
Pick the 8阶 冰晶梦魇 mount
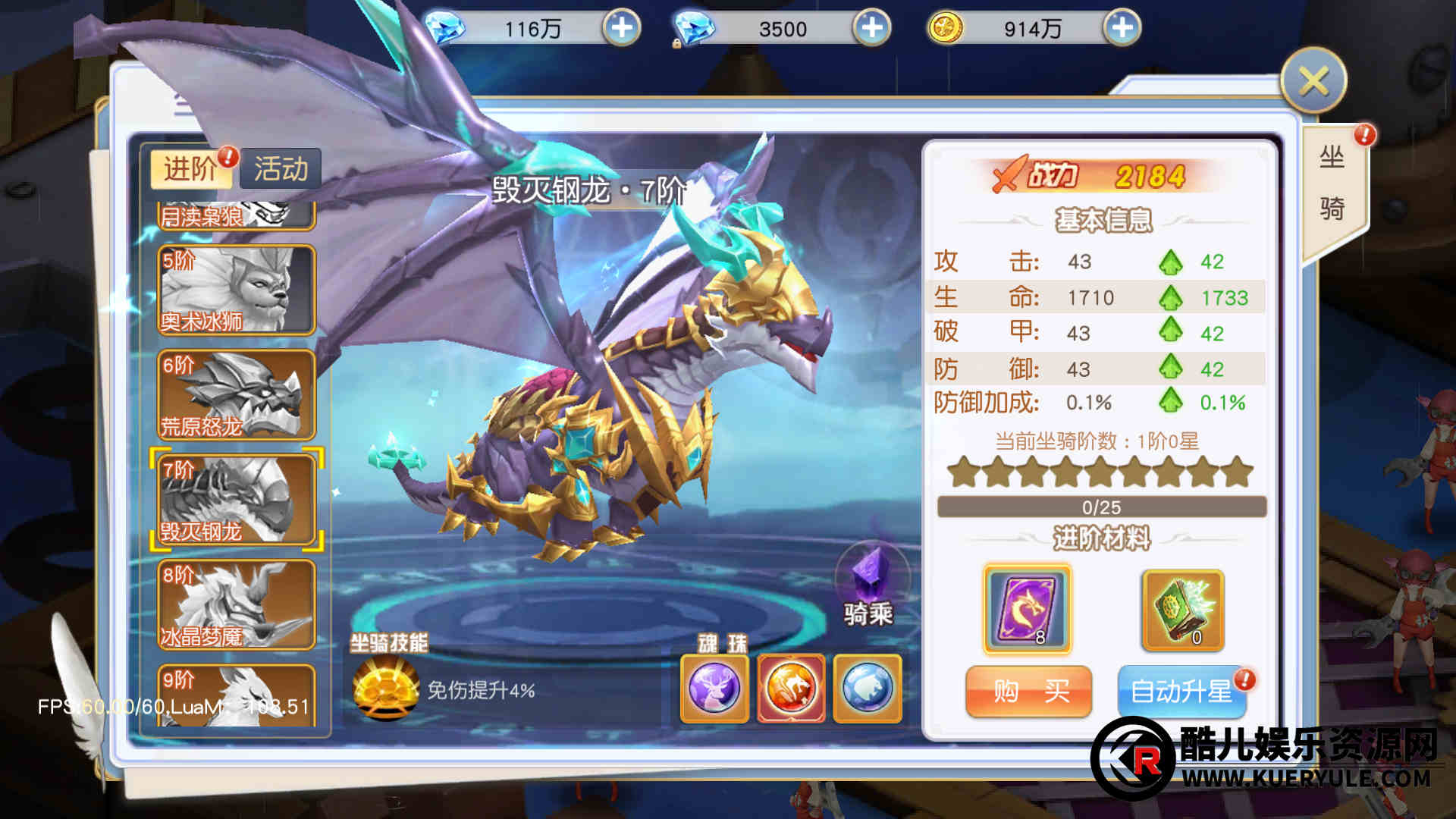pyautogui.click(x=236, y=604)
